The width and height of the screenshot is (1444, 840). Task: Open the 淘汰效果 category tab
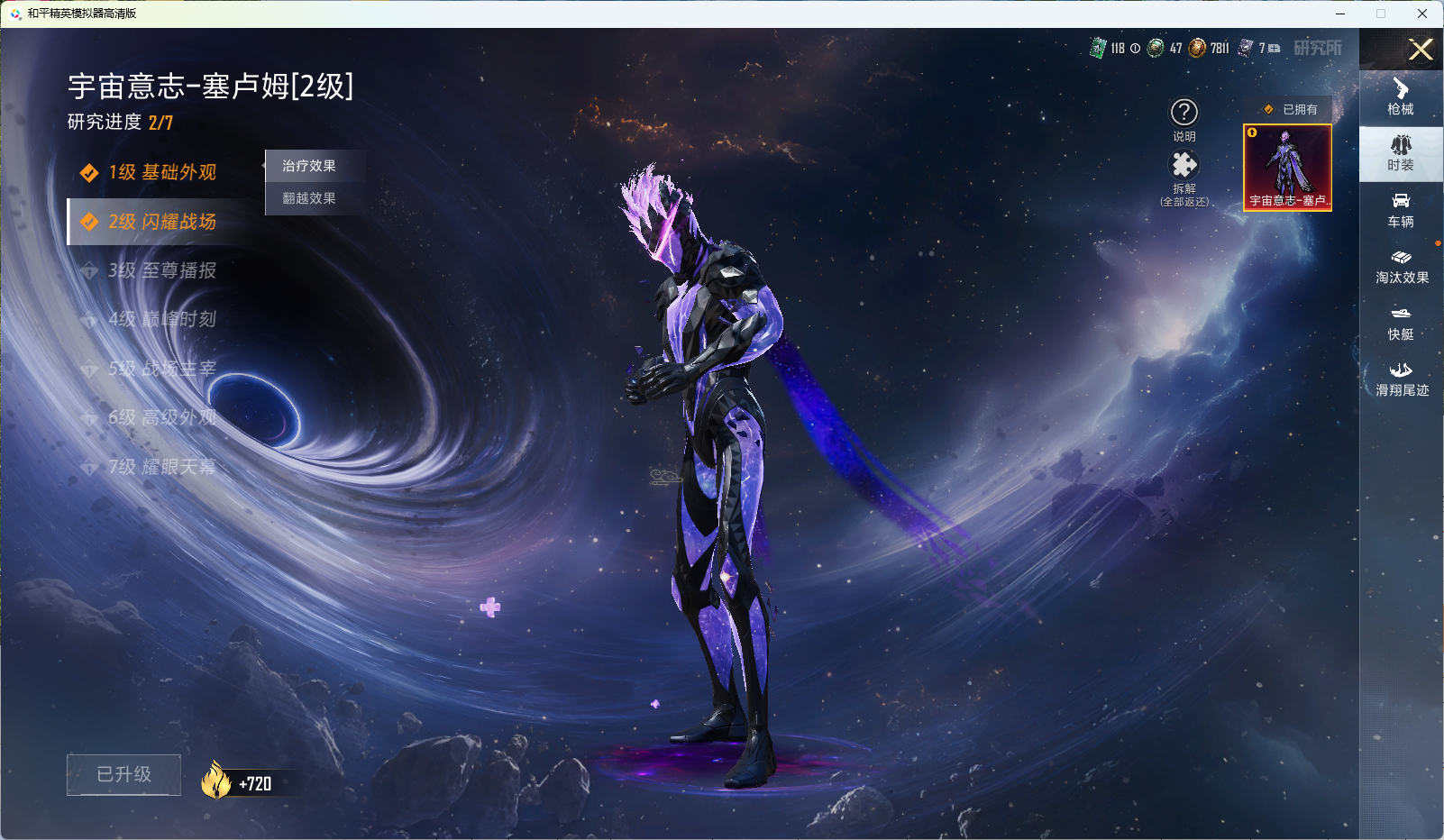click(x=1401, y=266)
